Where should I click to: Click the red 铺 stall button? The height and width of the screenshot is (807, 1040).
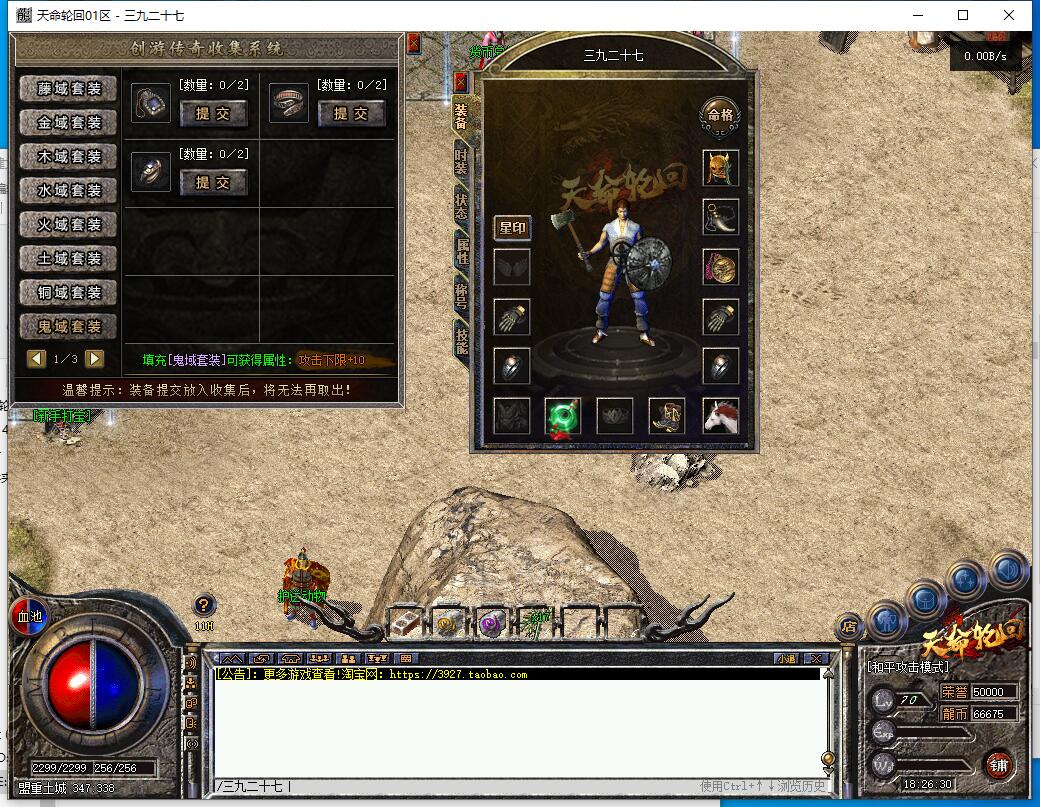[x=998, y=765]
